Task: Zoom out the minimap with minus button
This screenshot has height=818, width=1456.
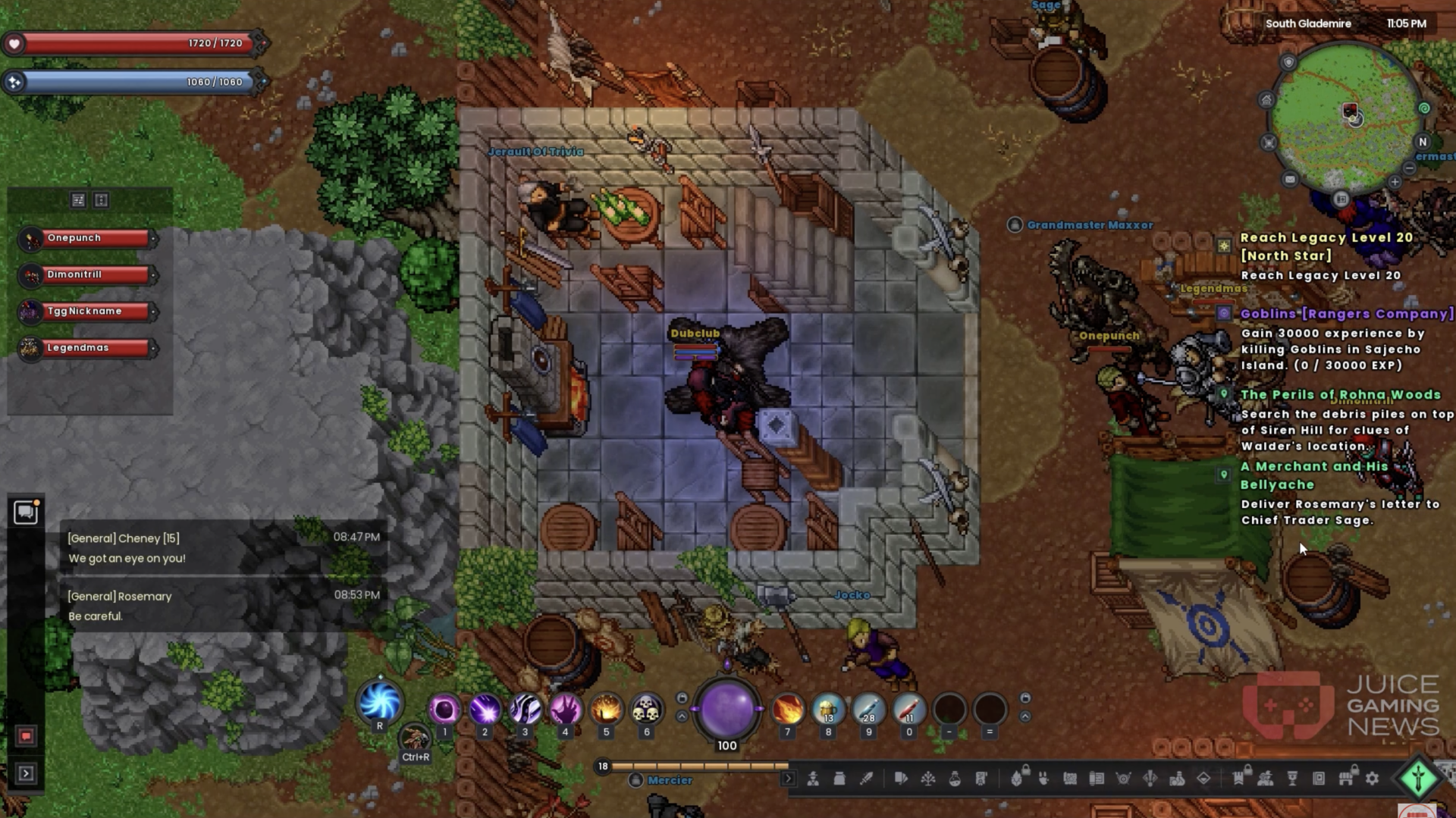Action: pyautogui.click(x=1409, y=168)
